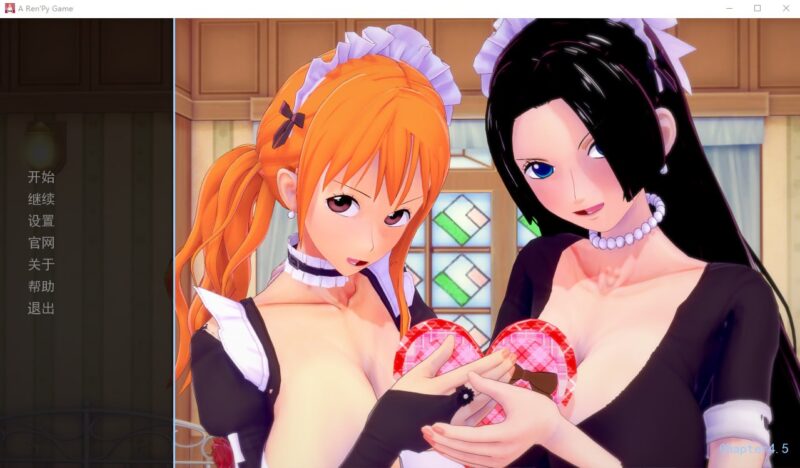This screenshot has width=800, height=468.
Task: Minimize the Ren'Py game window
Action: [x=729, y=8]
